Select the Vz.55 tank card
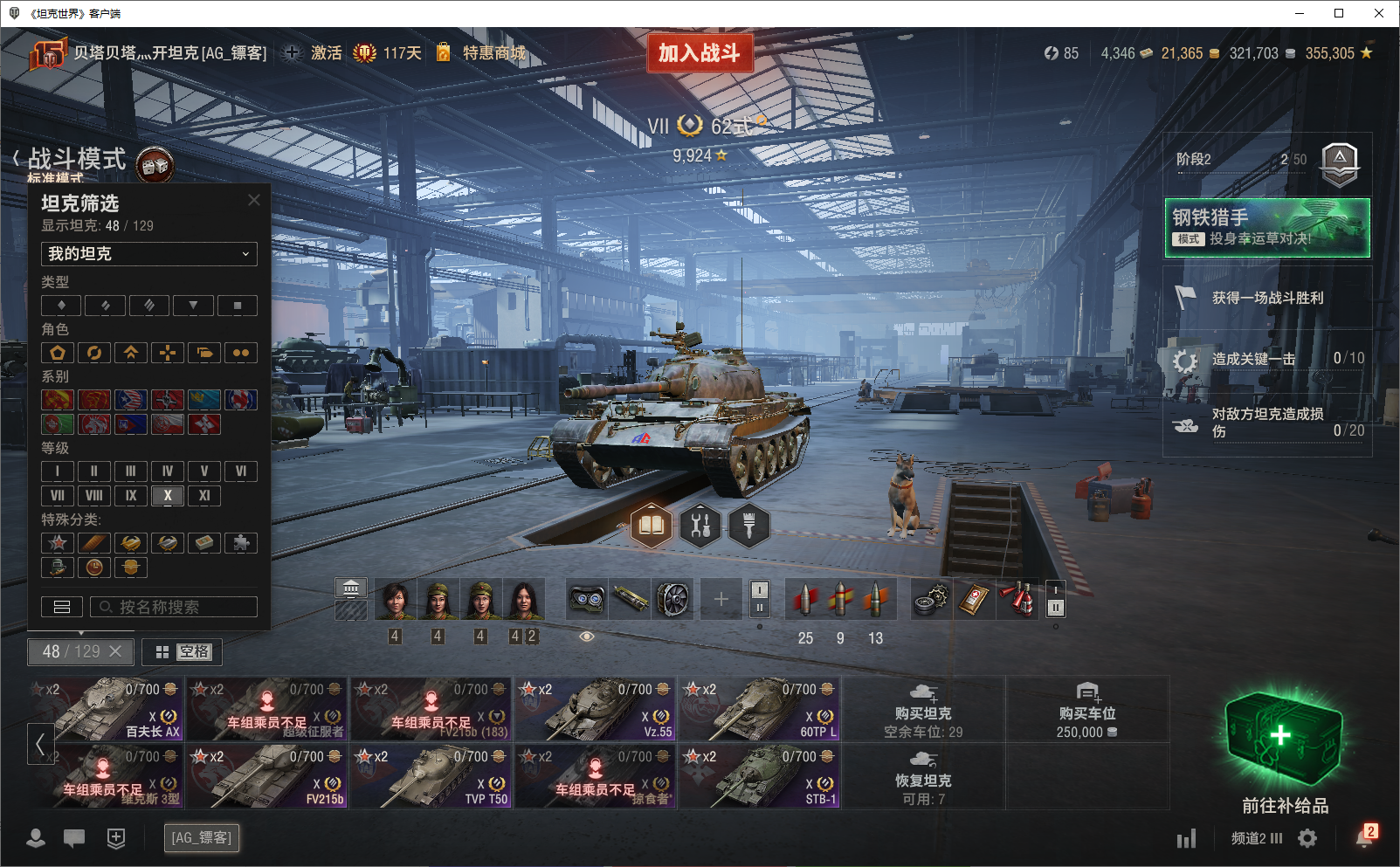 pos(596,709)
